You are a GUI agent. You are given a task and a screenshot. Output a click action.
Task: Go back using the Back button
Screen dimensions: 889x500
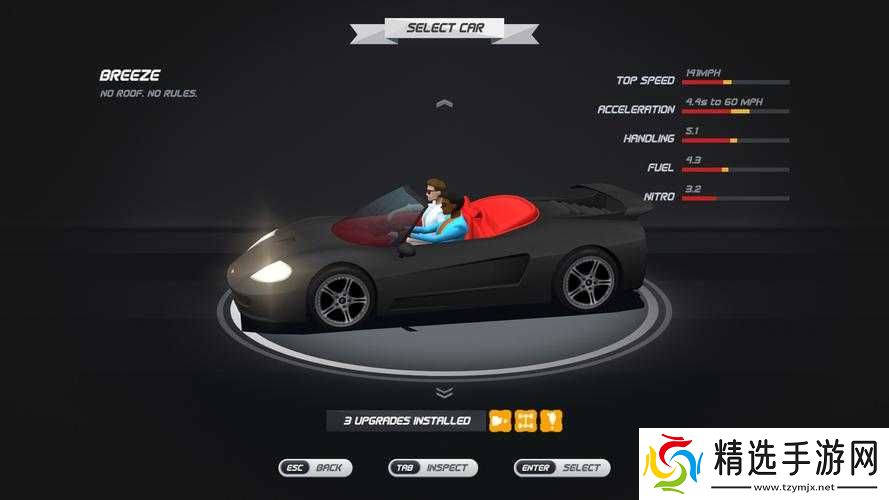click(315, 467)
